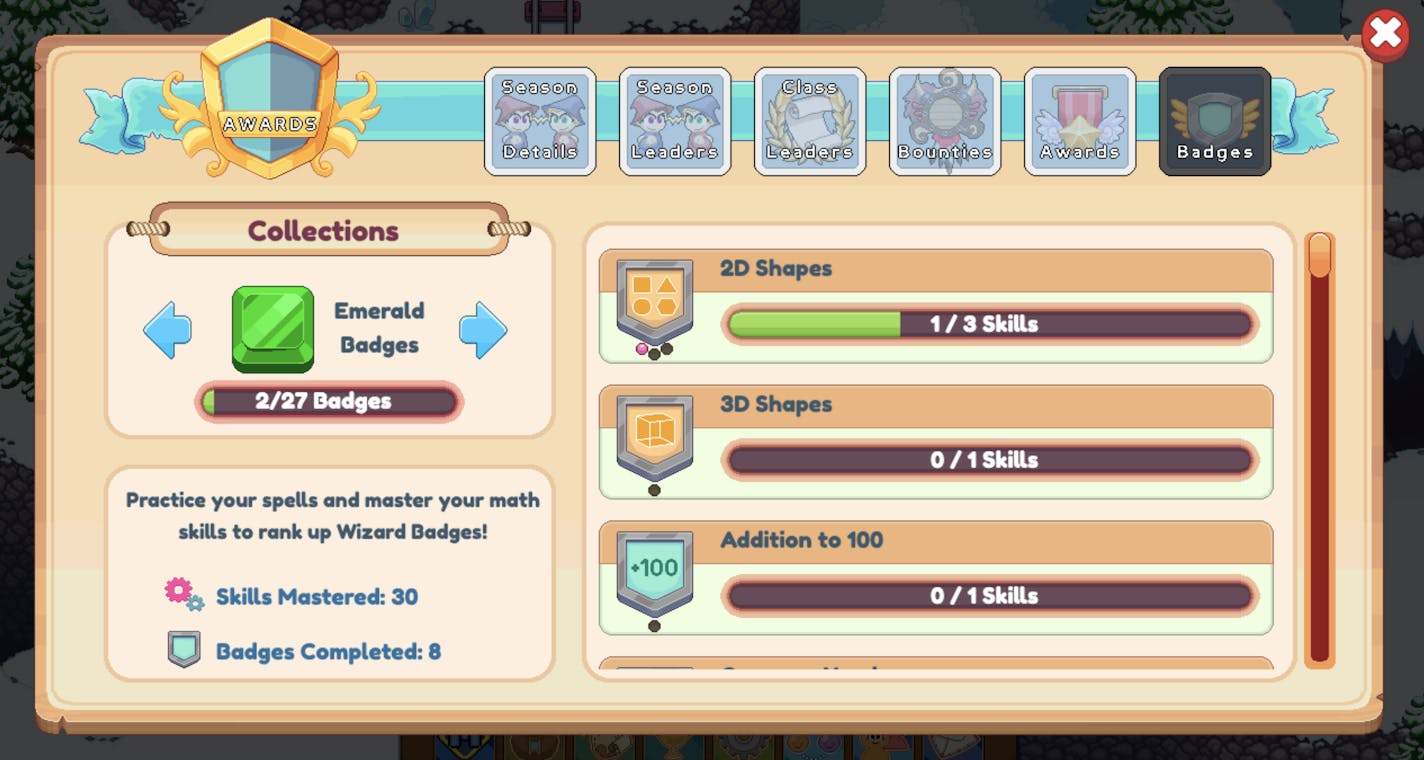Advance to the next badge collection
This screenshot has height=760, width=1424.
coord(484,328)
